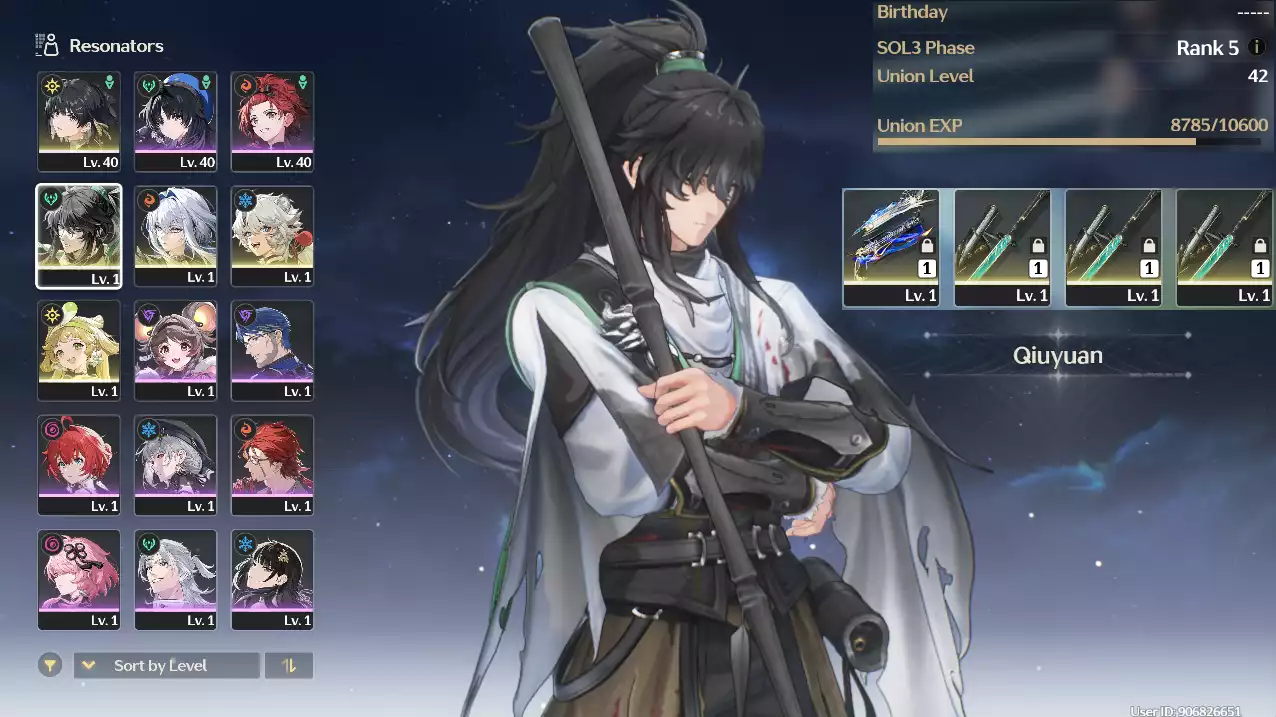Open the resonator filter funnel icon
1276x717 pixels.
click(49, 665)
